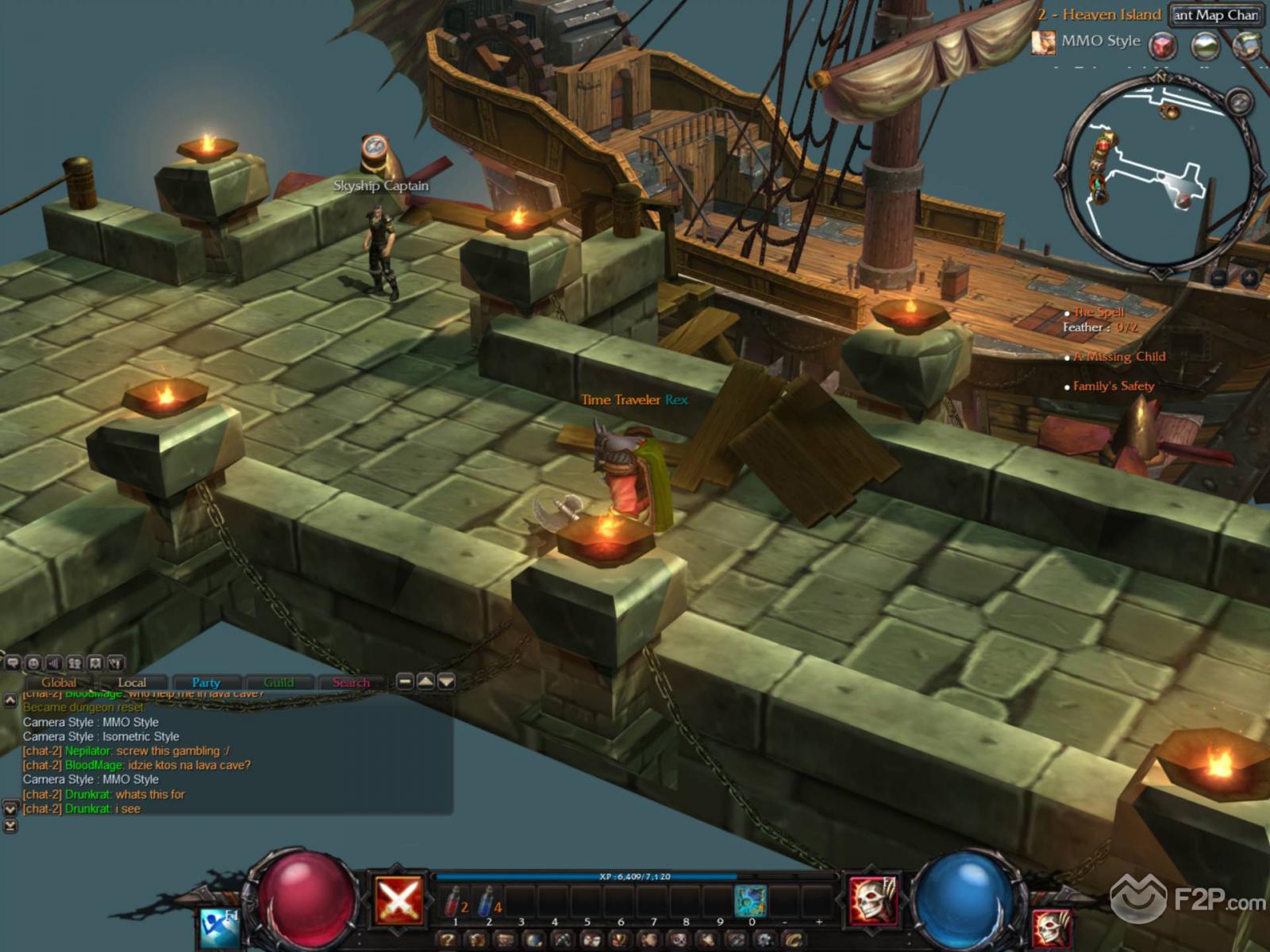Activate the skull skill beside the mana orb
Screen dimensions: 1270x952
[873, 900]
